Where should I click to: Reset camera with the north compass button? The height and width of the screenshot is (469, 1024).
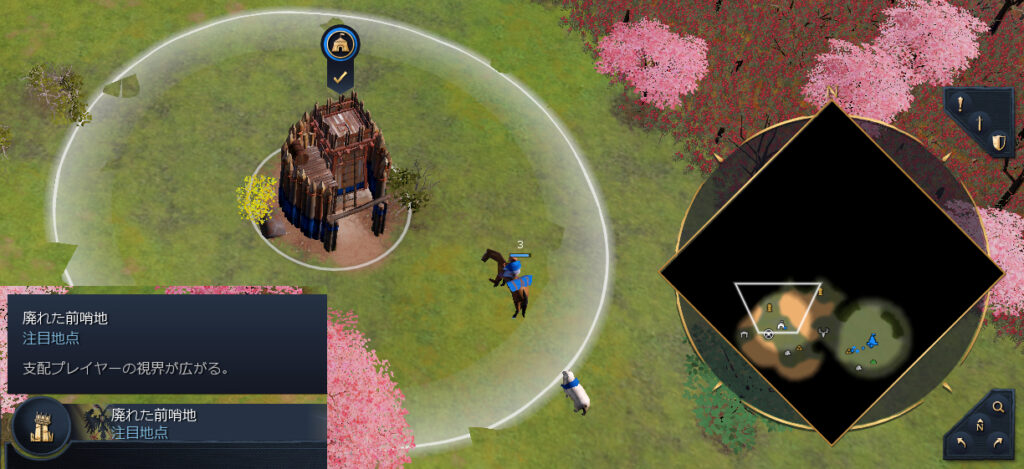click(x=978, y=426)
